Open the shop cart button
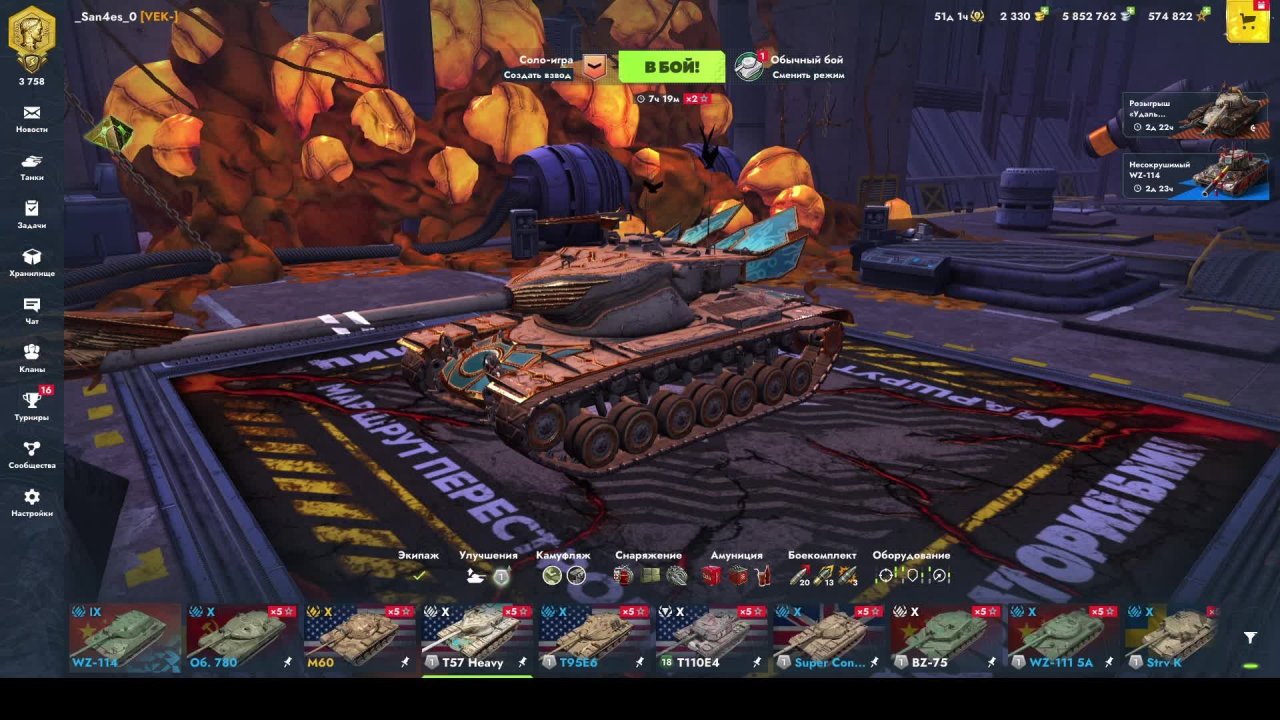This screenshot has width=1280, height=720. tap(1247, 21)
